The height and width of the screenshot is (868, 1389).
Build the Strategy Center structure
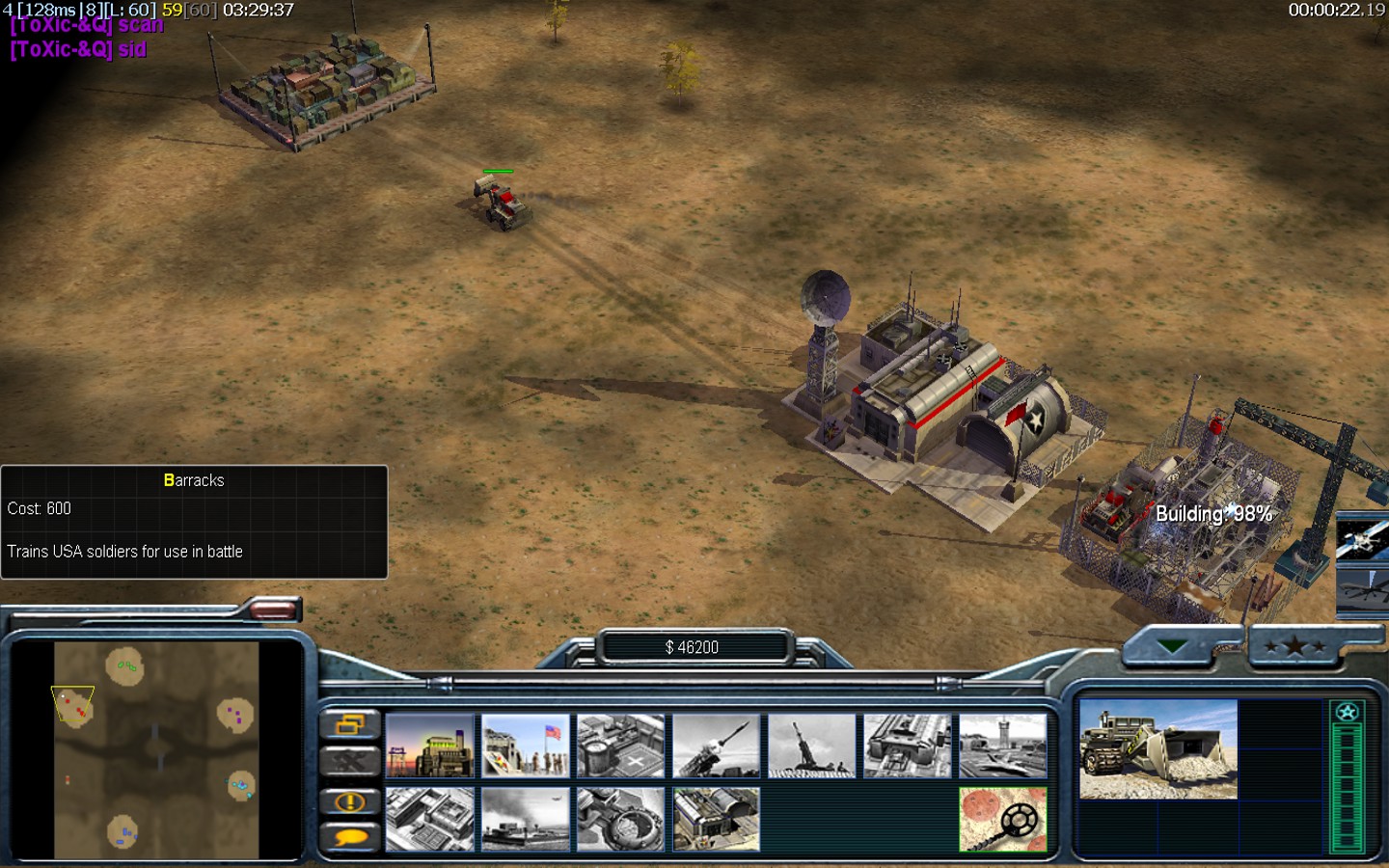pyautogui.click(x=430, y=820)
